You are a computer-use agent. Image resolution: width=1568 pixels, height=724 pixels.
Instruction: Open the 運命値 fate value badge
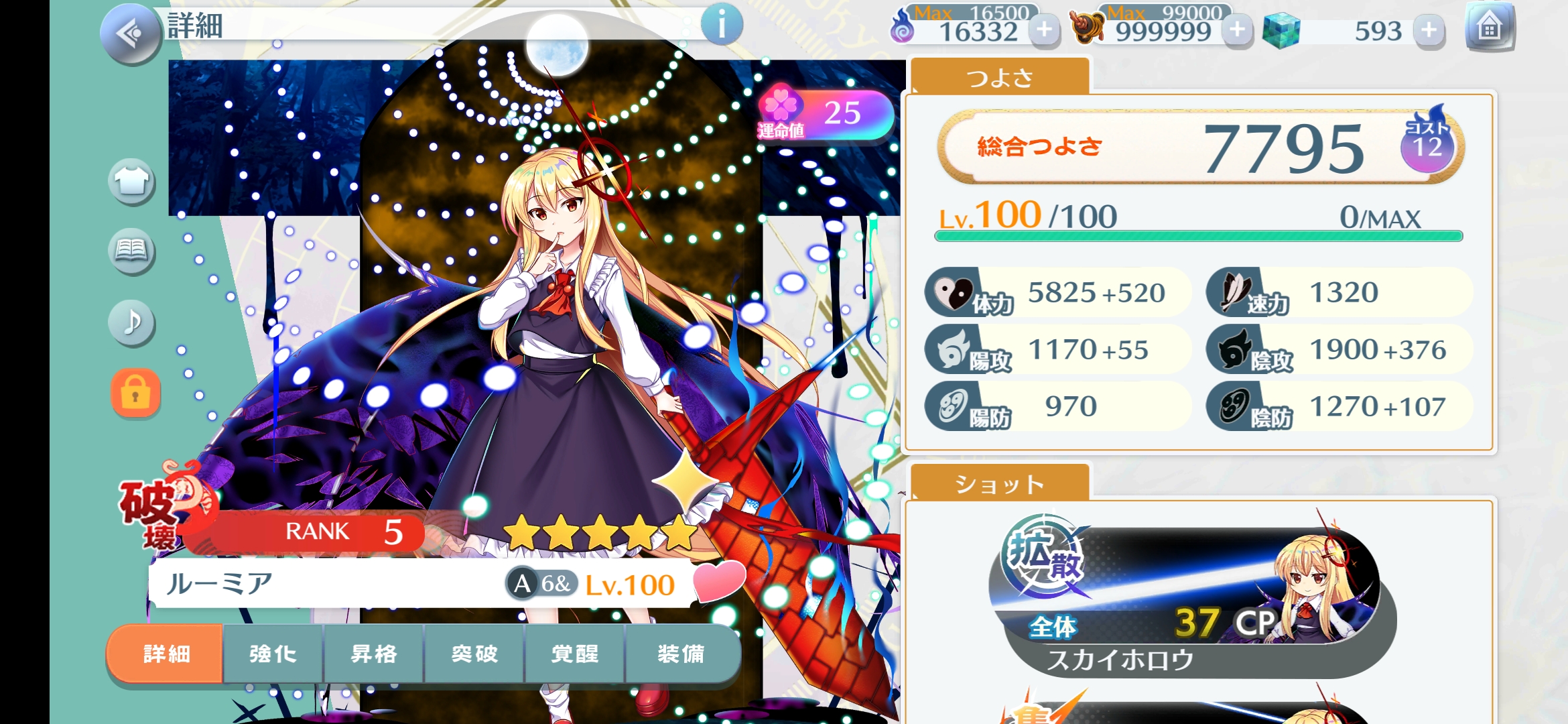point(826,115)
